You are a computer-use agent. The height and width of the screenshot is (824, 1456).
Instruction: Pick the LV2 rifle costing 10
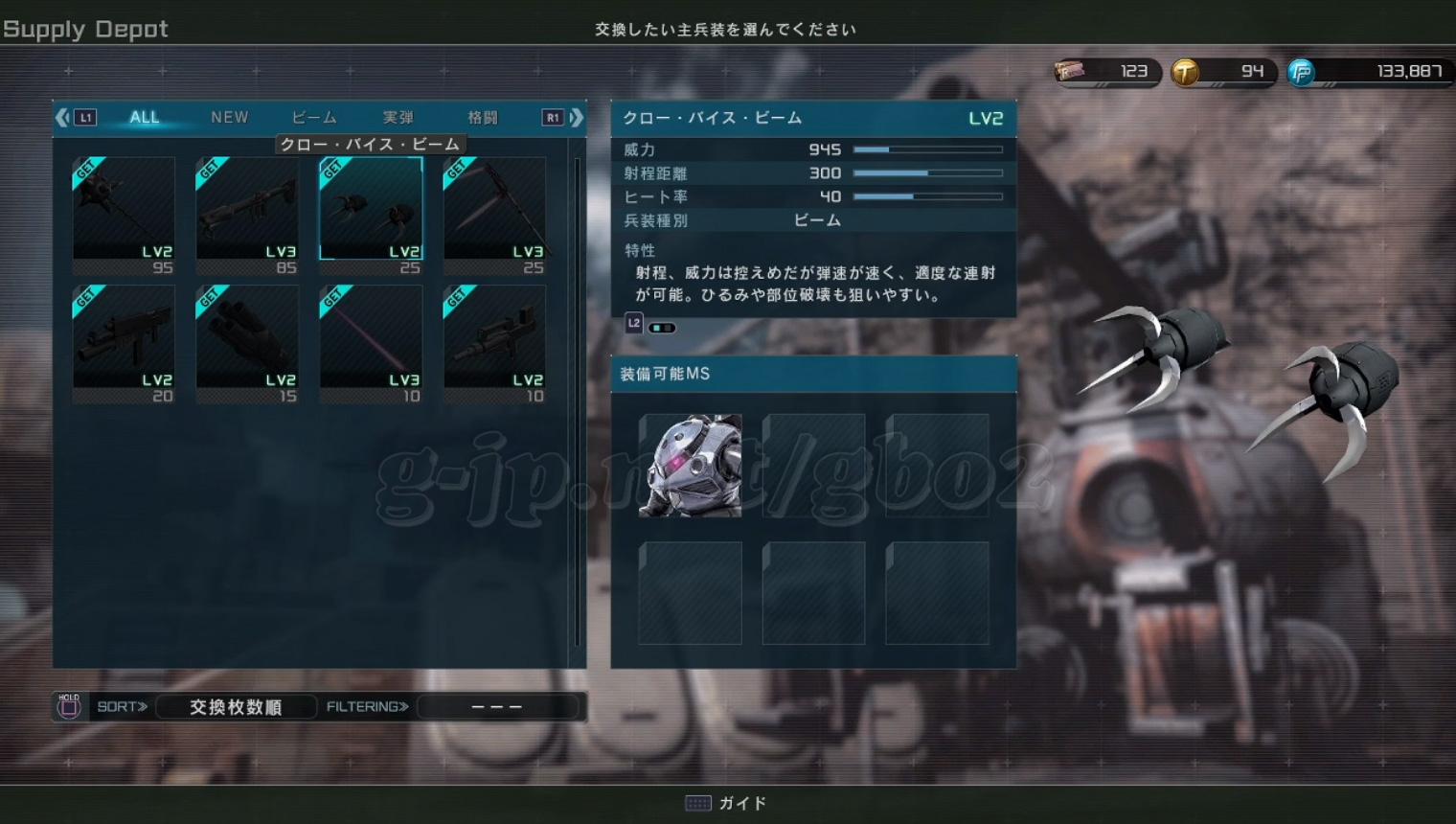[494, 342]
